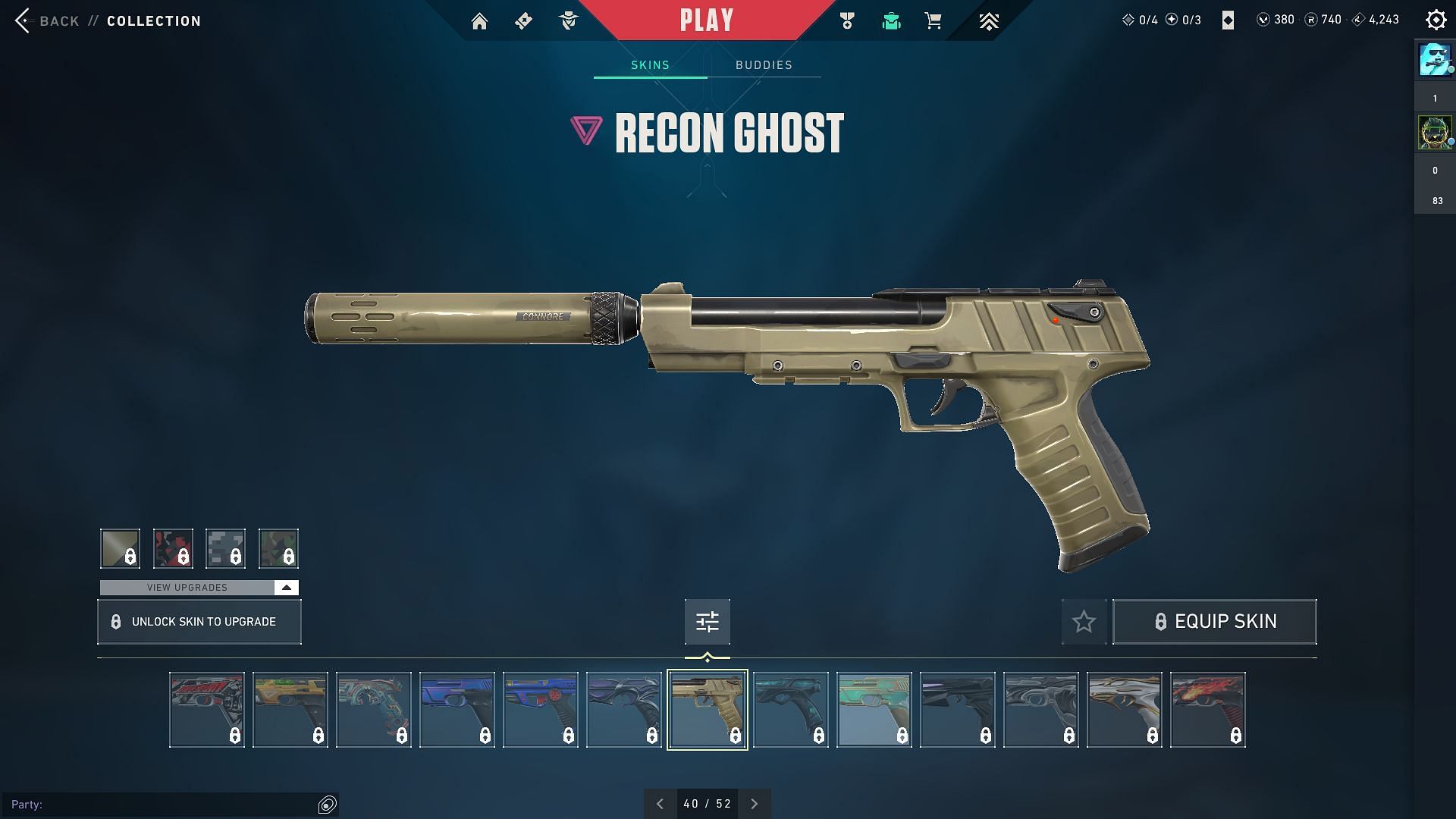Open the skin filter sliders button
1456x819 pixels.
coord(707,622)
